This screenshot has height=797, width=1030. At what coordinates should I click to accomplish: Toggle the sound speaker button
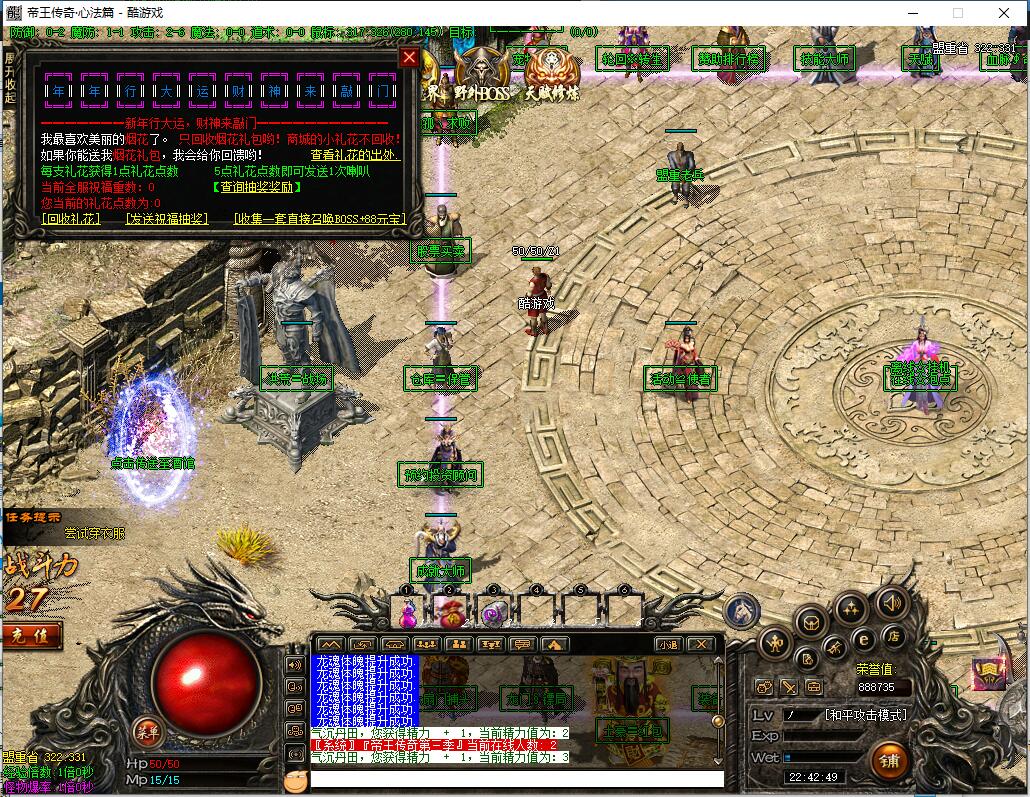pyautogui.click(x=892, y=602)
